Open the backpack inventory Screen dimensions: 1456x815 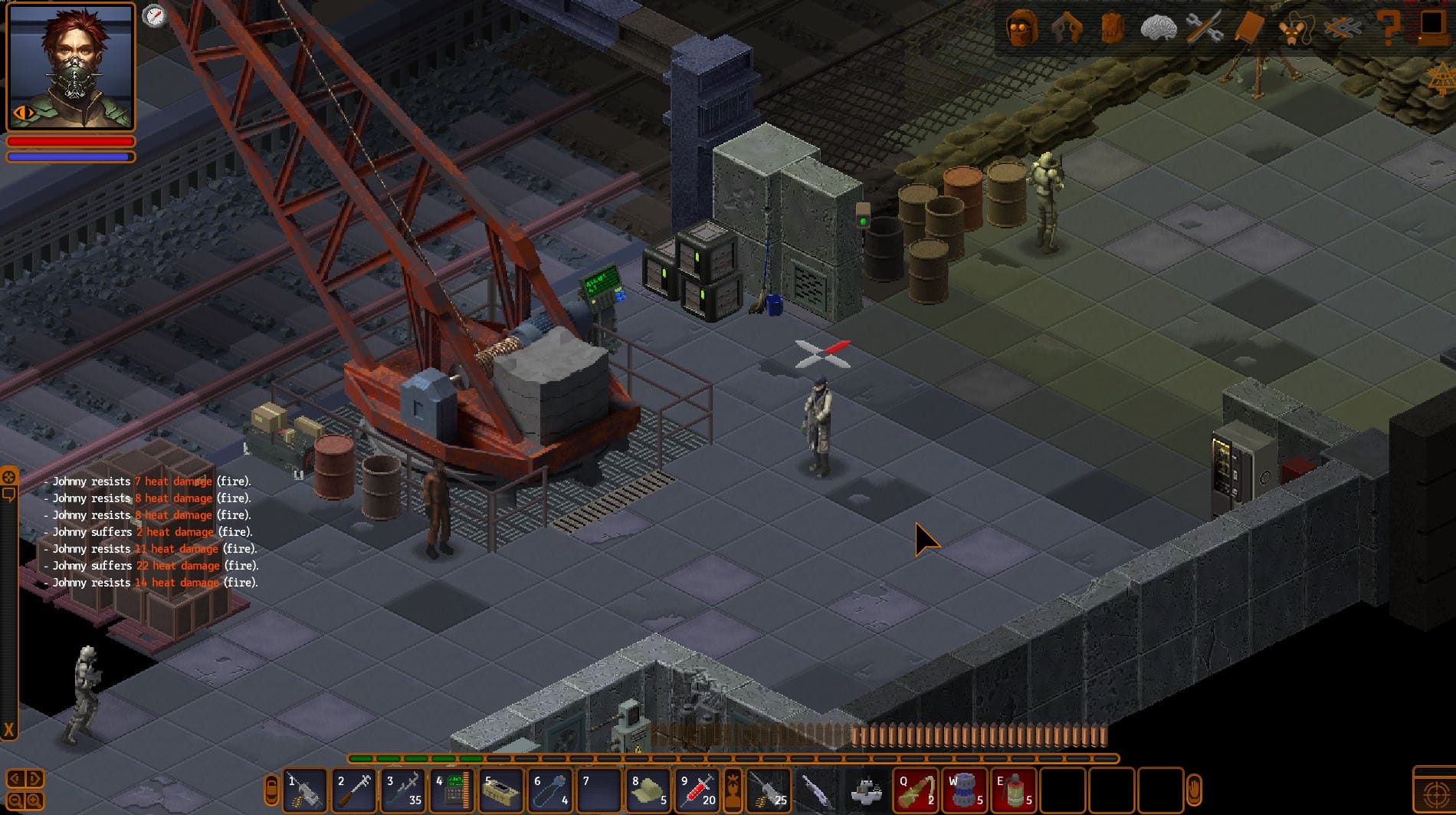click(1112, 28)
